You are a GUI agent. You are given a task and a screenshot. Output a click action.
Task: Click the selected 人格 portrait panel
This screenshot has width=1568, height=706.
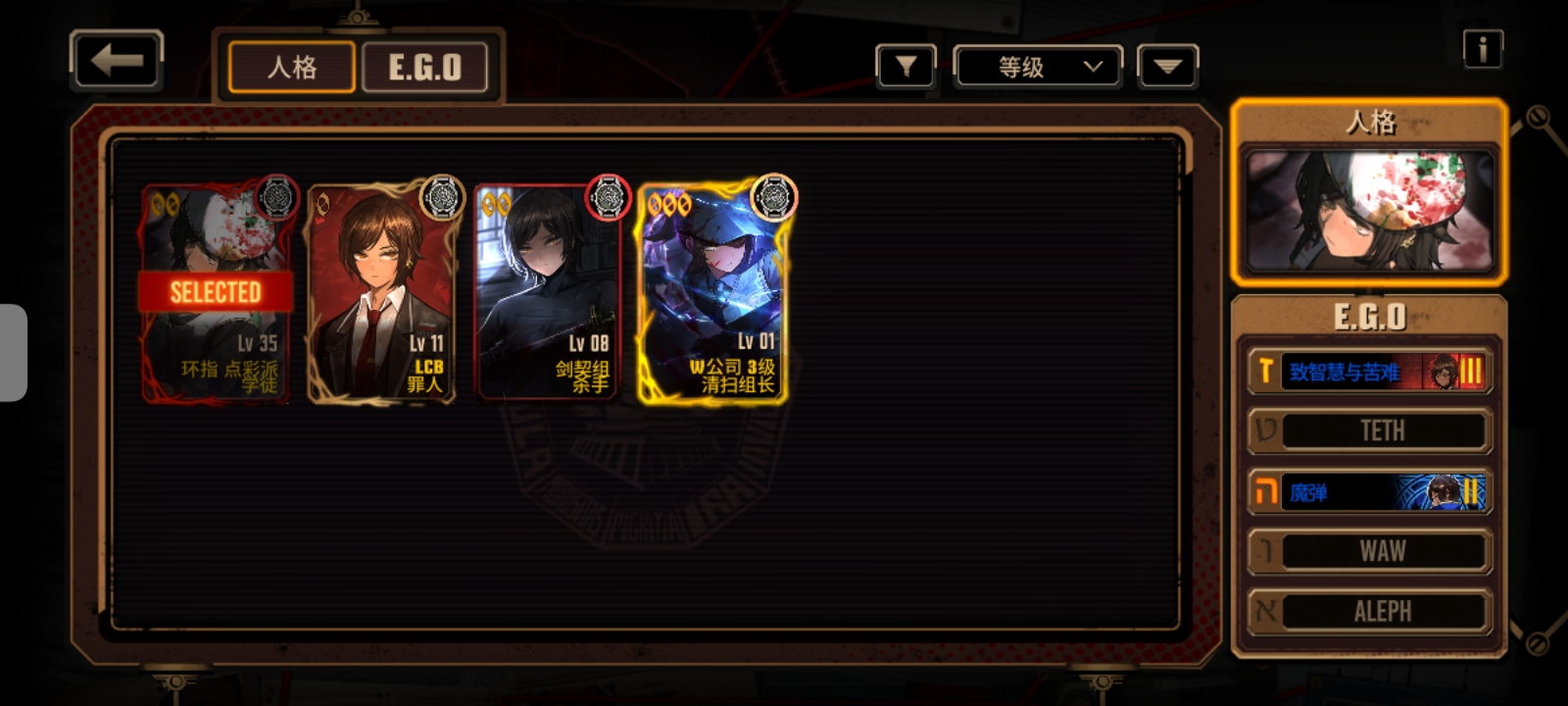1369,209
